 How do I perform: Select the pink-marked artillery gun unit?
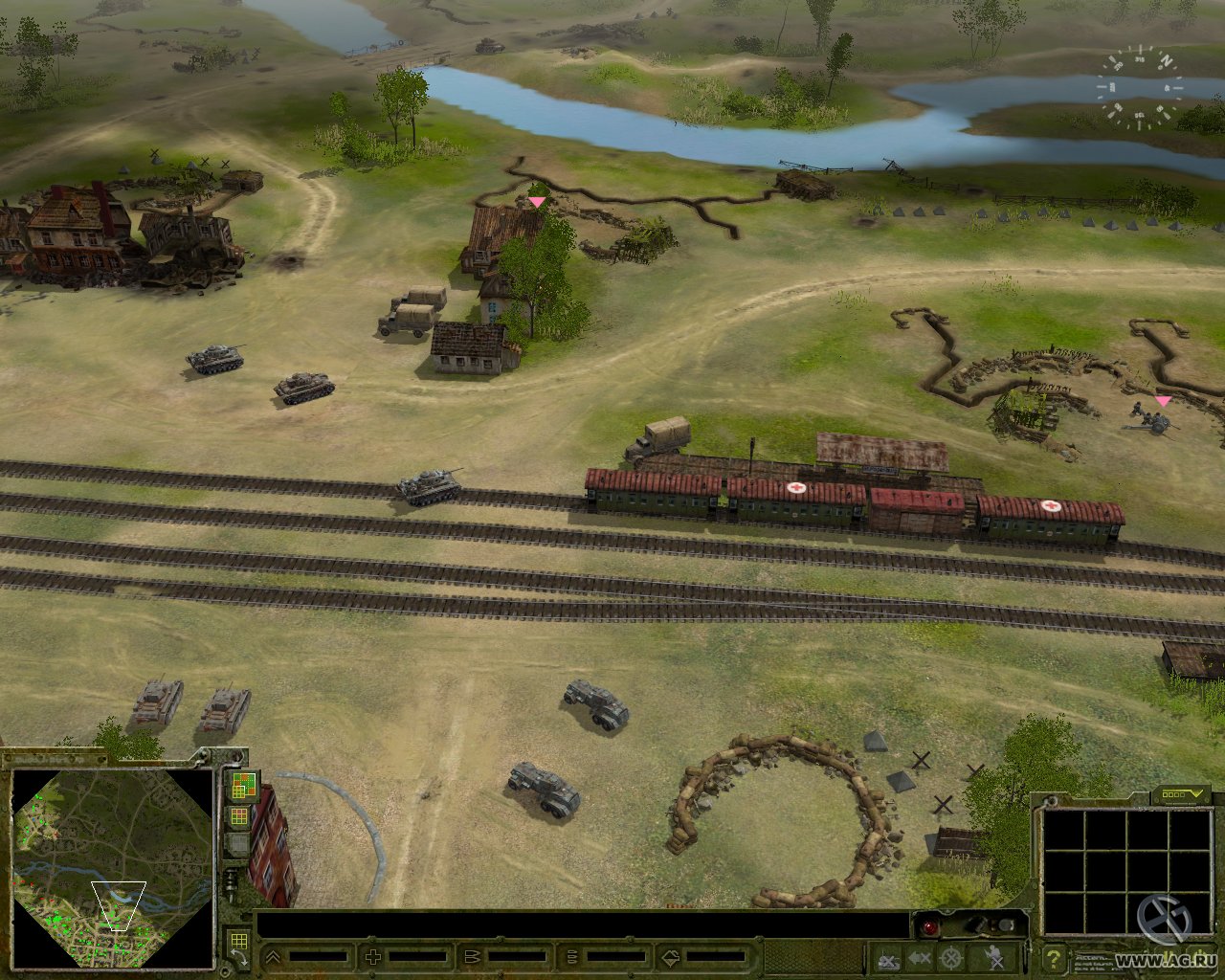click(1153, 418)
